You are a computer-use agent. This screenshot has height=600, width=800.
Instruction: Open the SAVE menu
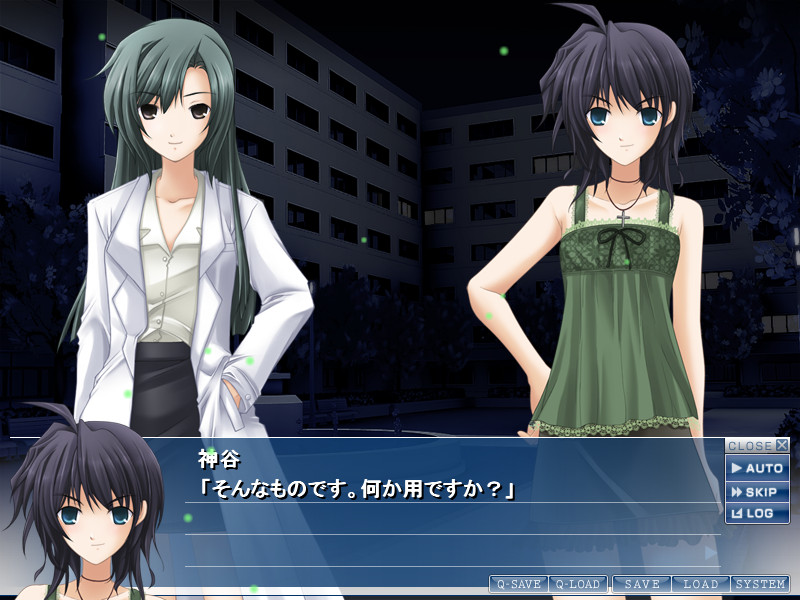click(x=641, y=584)
